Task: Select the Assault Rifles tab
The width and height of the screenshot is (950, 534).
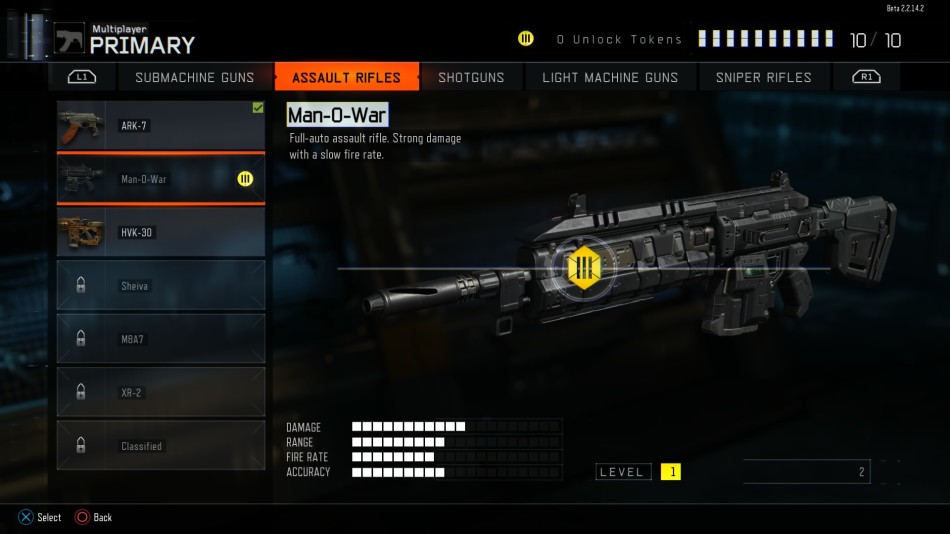Action: tap(346, 77)
